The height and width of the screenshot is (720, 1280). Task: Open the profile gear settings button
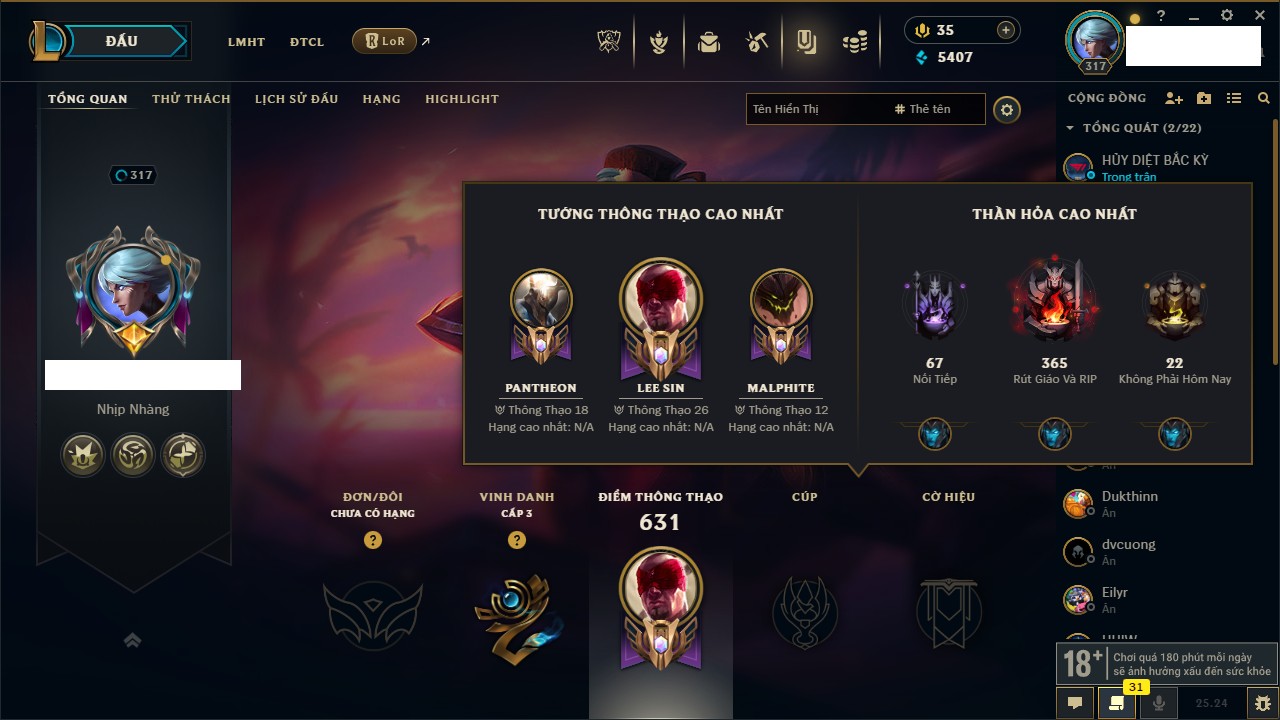coord(1007,110)
